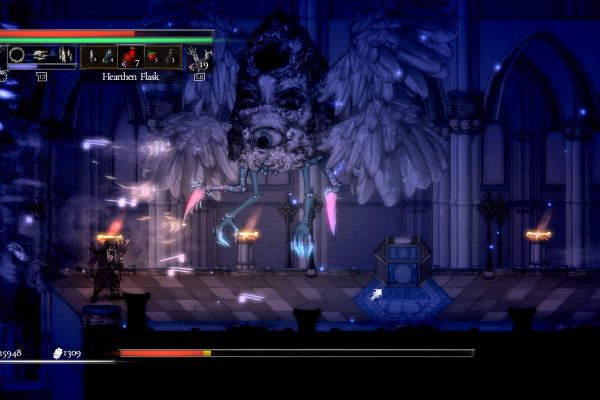This screenshot has height=400, width=600.
Task: Select the circular ring icon in weapon panel
Action: pyautogui.click(x=17, y=56)
